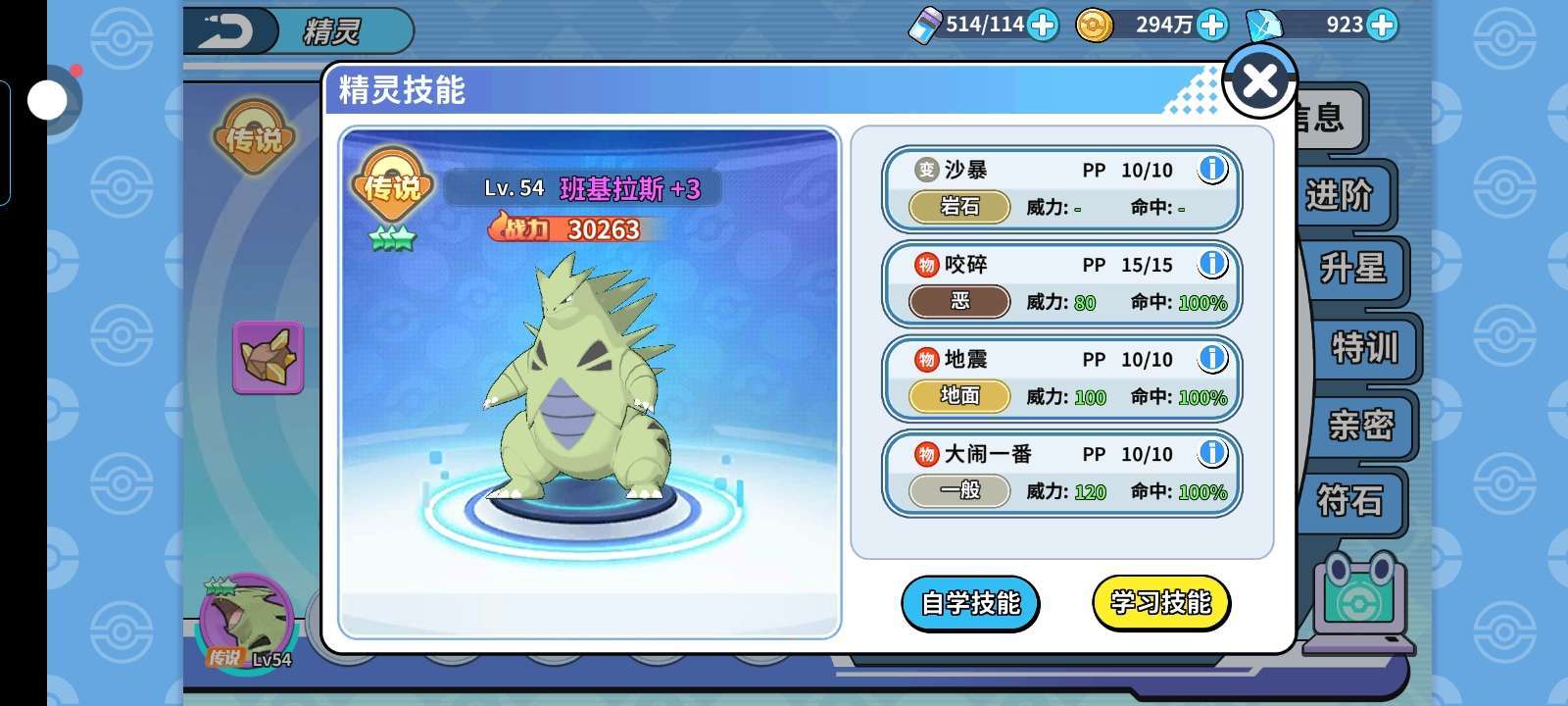Buy more diamonds with the plus button

point(1382,25)
